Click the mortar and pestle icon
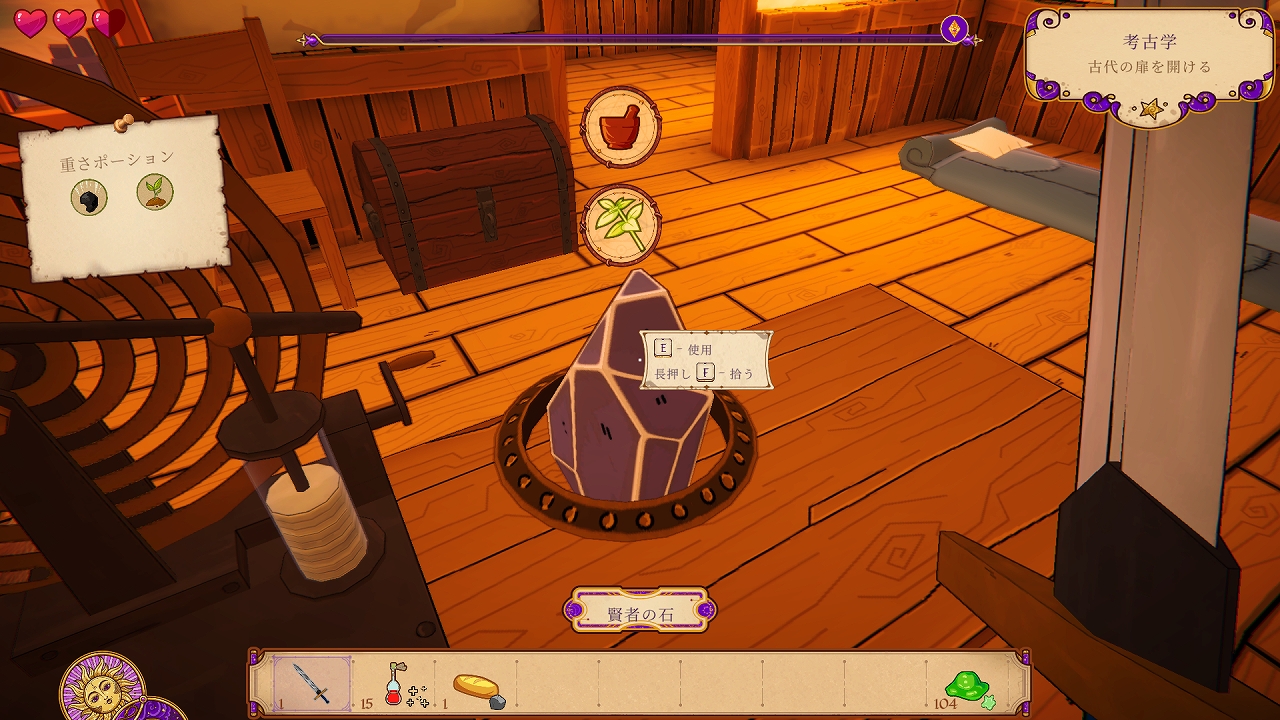The height and width of the screenshot is (720, 1280). pos(621,127)
